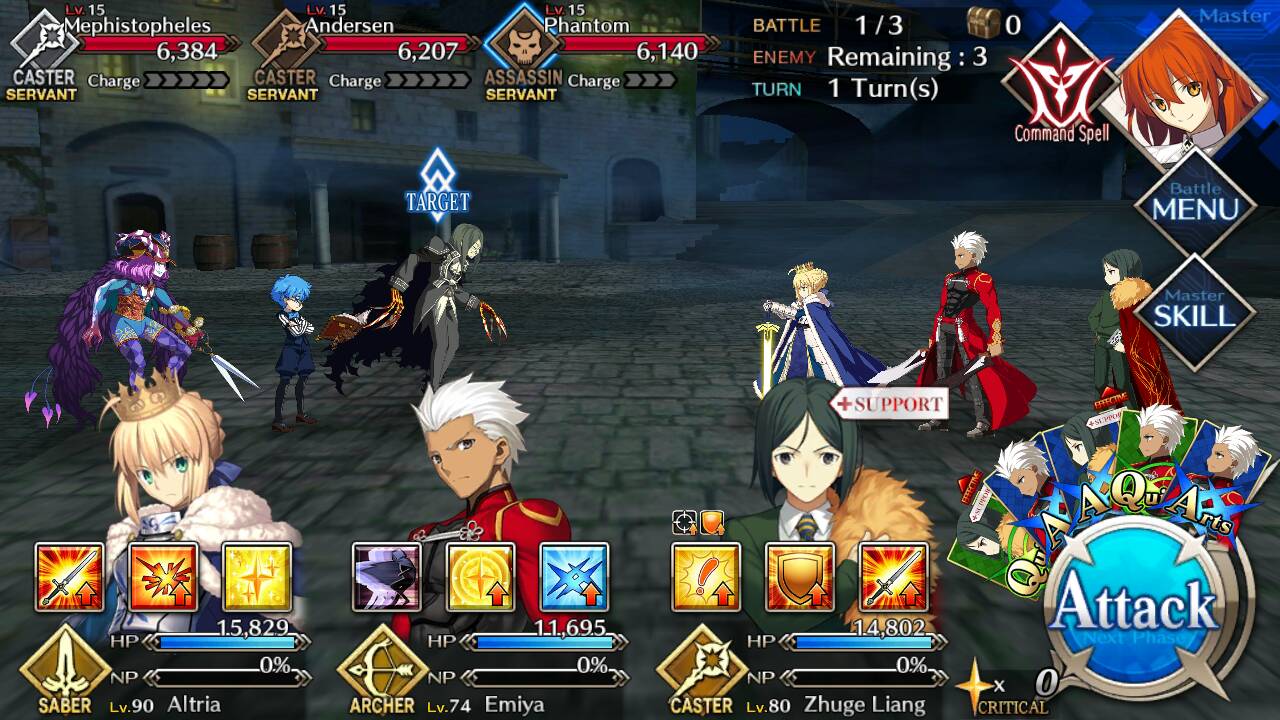This screenshot has height=720, width=1280.
Task: Use Zhuge Liang's shield defense skill
Action: 800,577
